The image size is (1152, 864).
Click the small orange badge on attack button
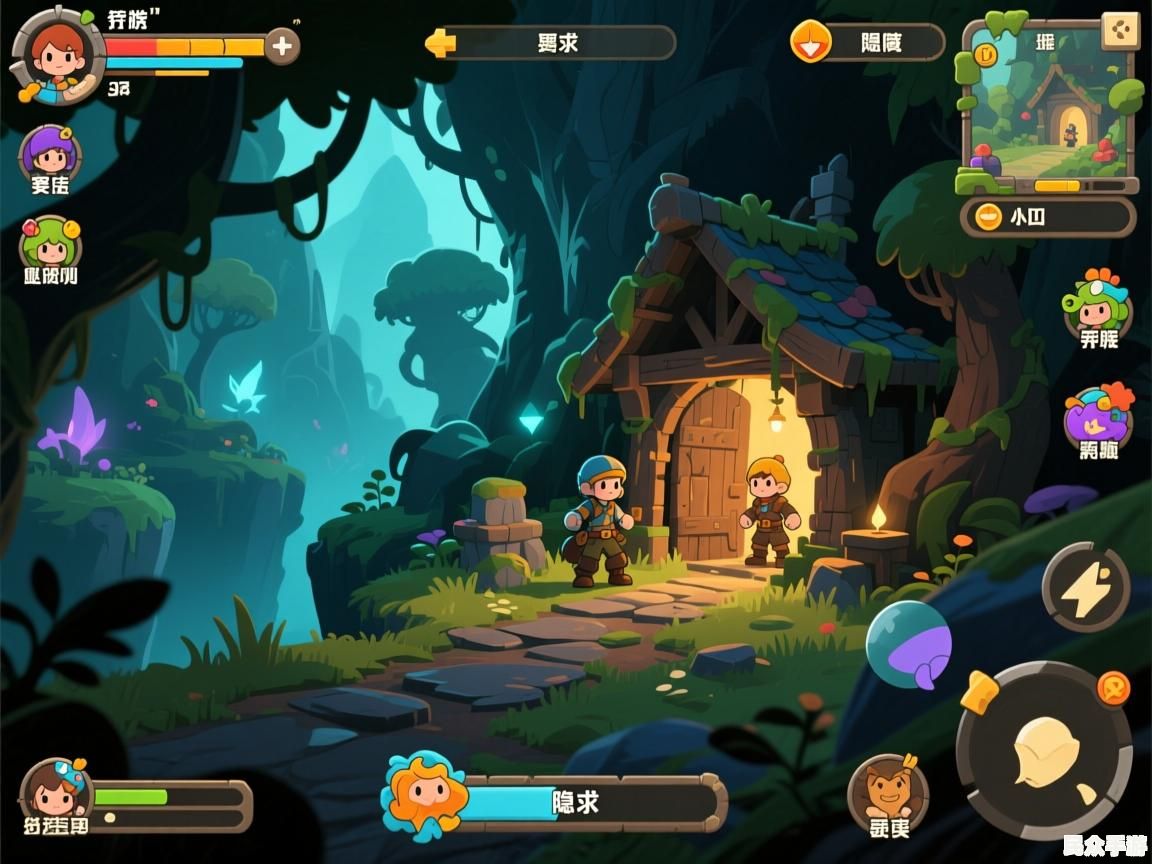1112,688
